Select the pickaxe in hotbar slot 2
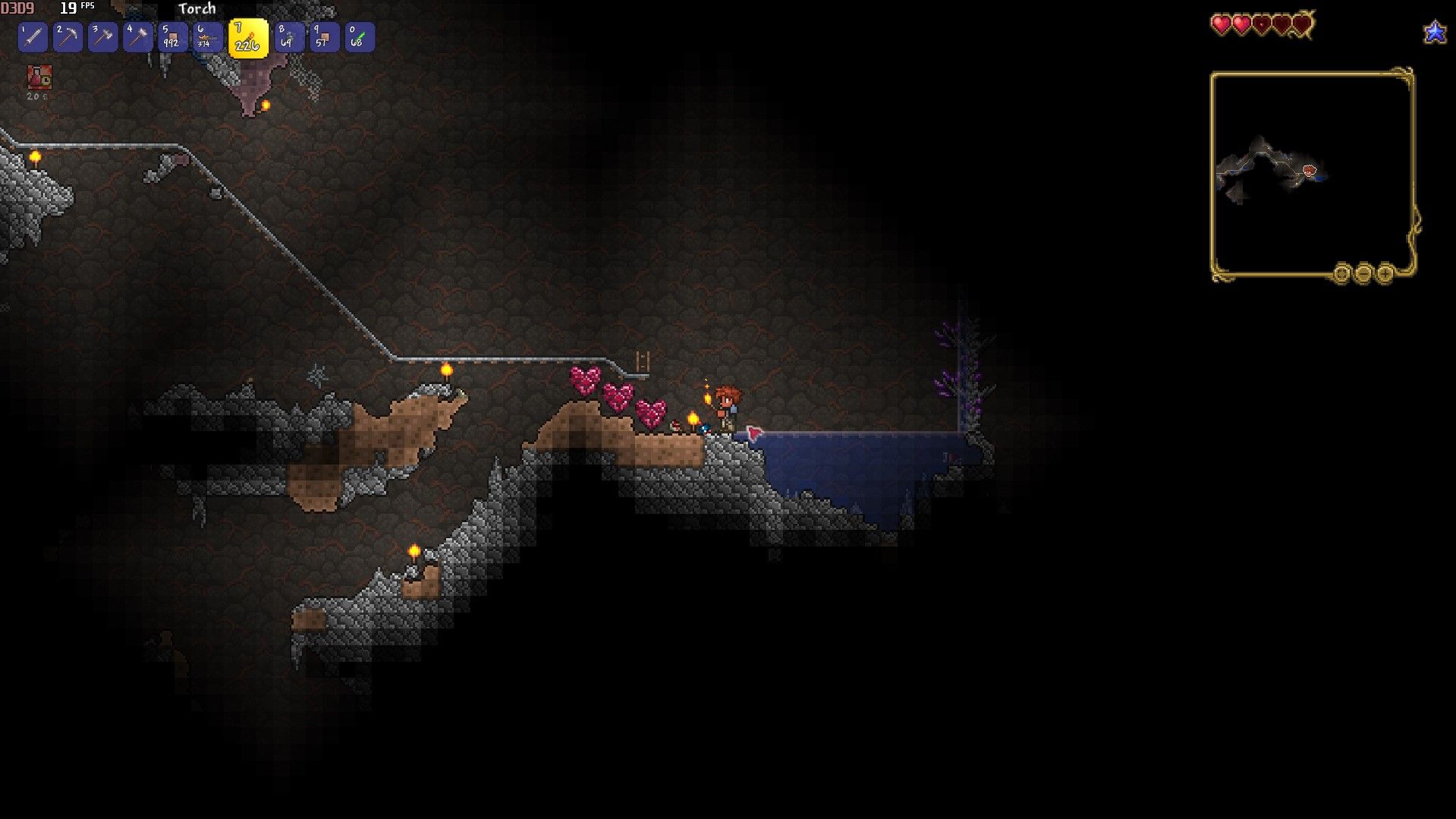 66,36
